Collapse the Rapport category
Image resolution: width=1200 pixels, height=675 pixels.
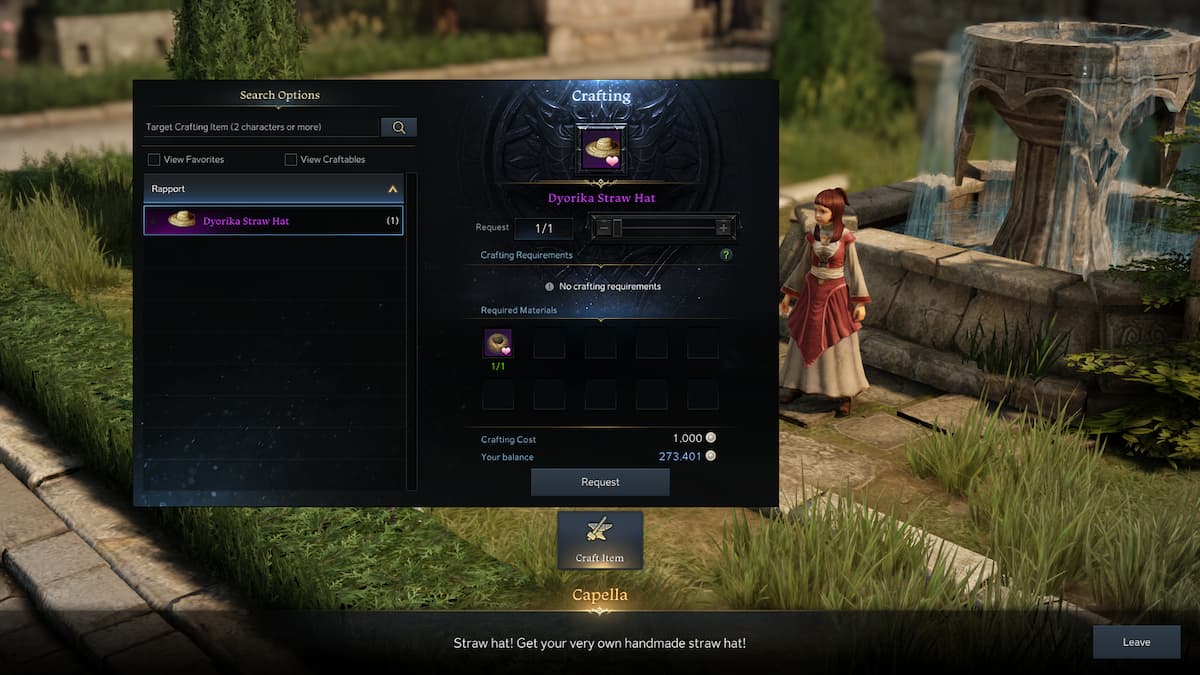(392, 189)
